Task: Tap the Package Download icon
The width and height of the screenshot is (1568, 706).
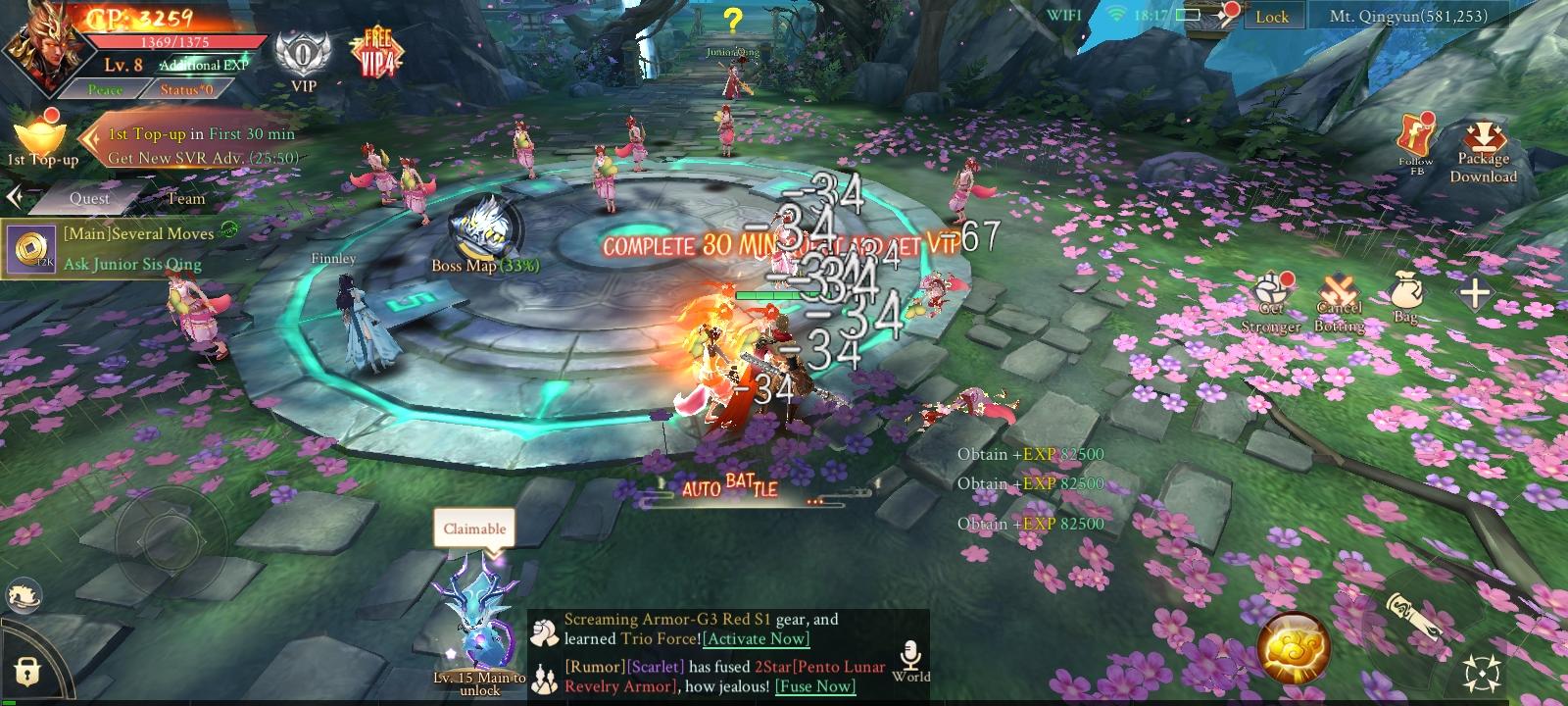Action: (x=1483, y=137)
